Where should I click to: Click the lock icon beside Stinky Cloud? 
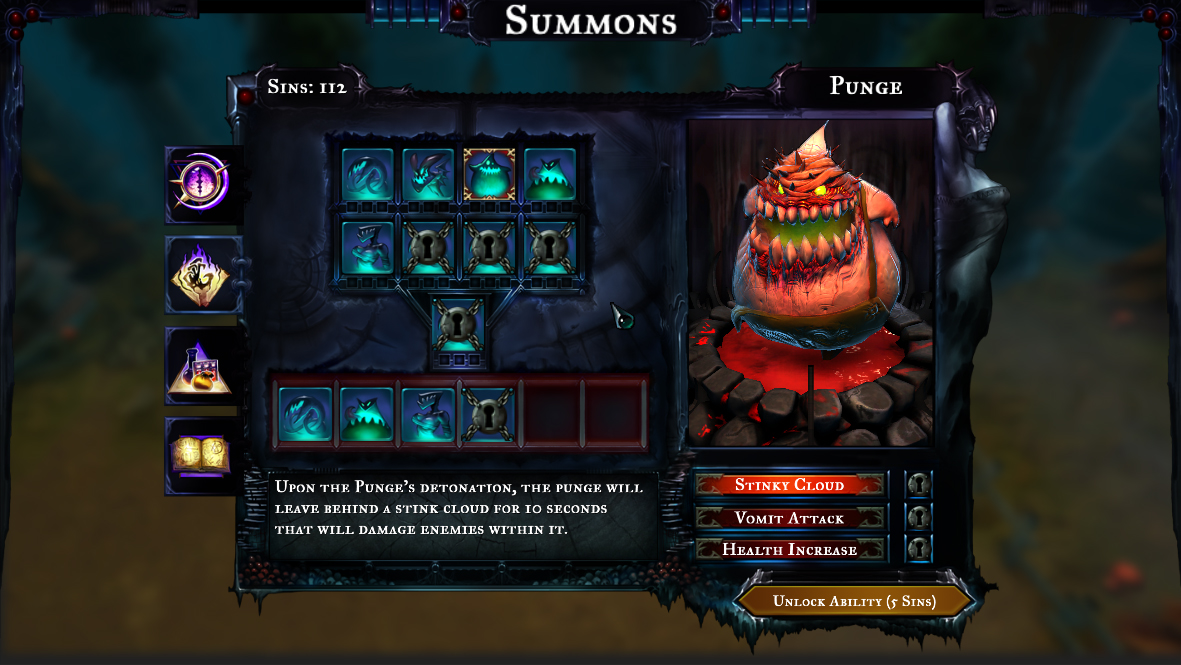coord(918,485)
